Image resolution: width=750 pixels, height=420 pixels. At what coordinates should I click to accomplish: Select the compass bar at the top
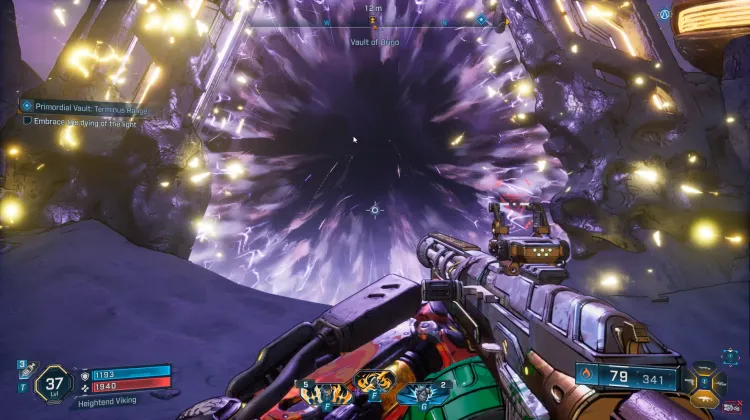(x=374, y=20)
